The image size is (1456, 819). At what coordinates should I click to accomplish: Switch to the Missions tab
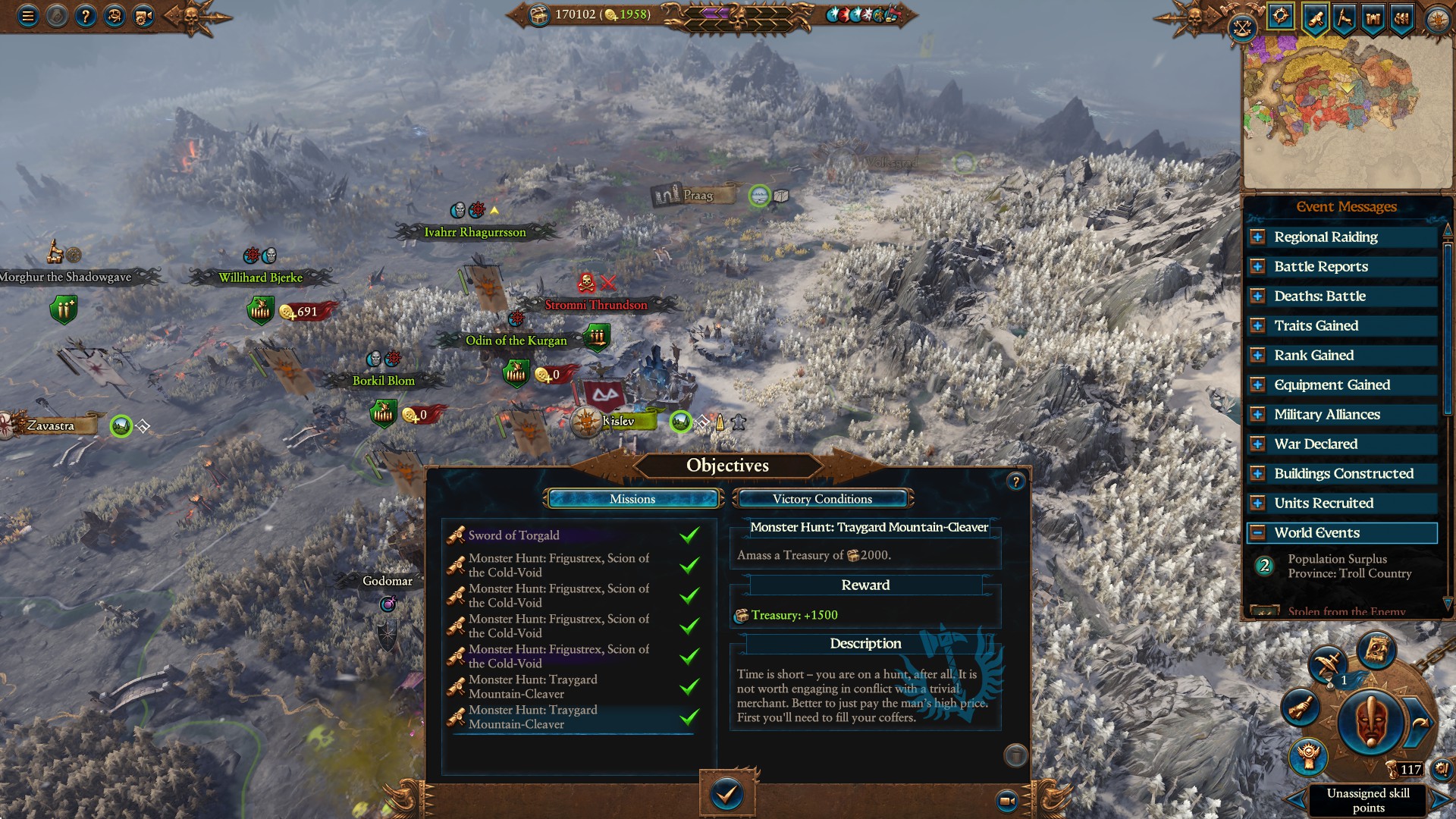click(634, 499)
